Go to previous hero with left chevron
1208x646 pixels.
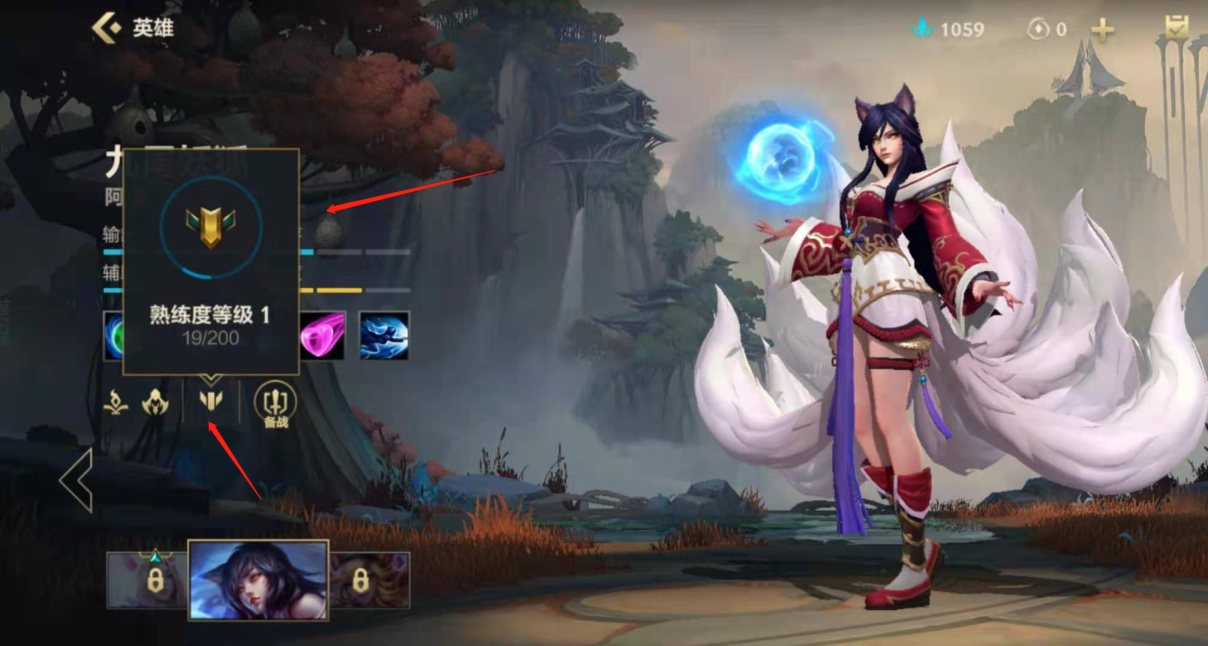pyautogui.click(x=76, y=480)
